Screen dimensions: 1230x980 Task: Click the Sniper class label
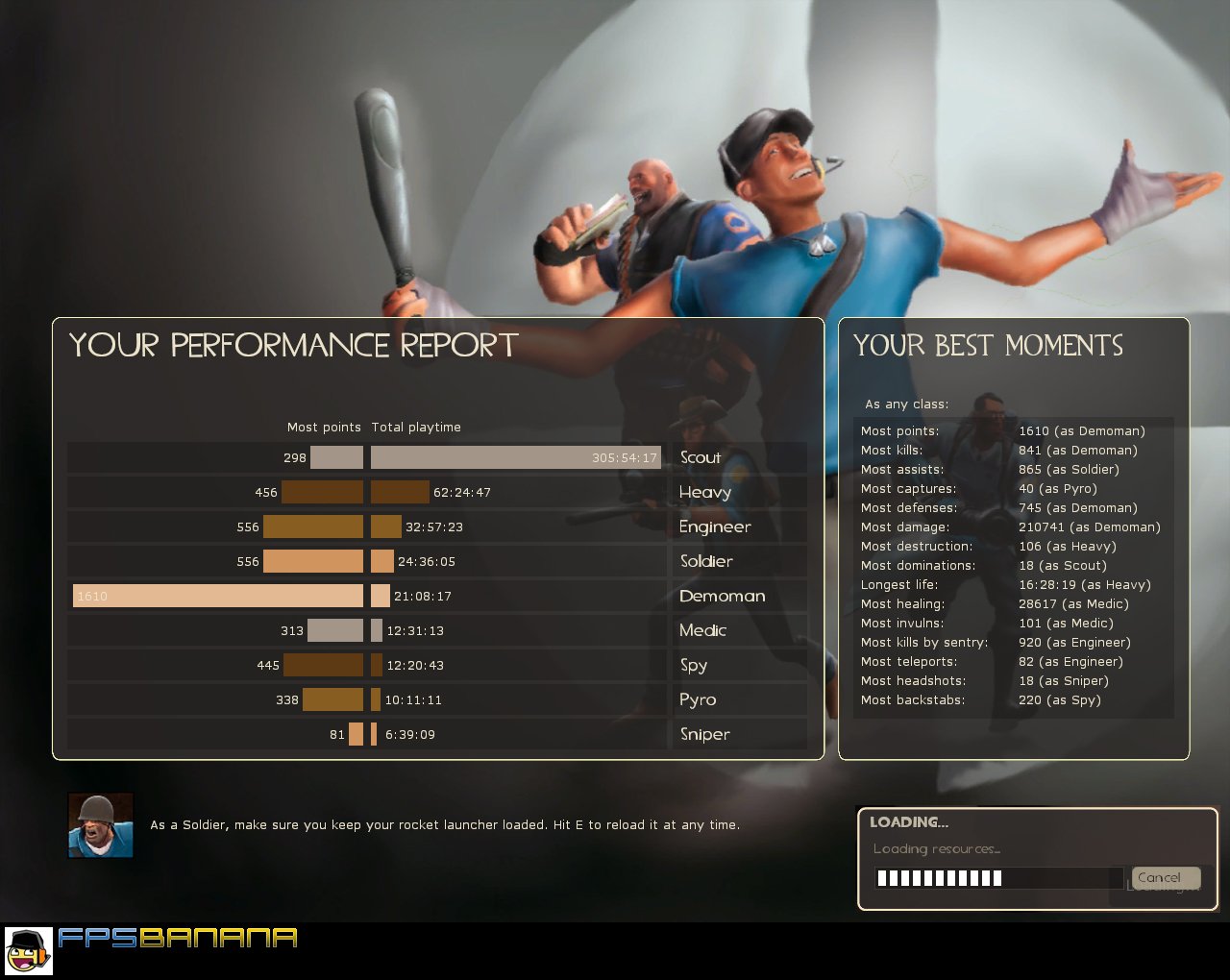coord(704,734)
